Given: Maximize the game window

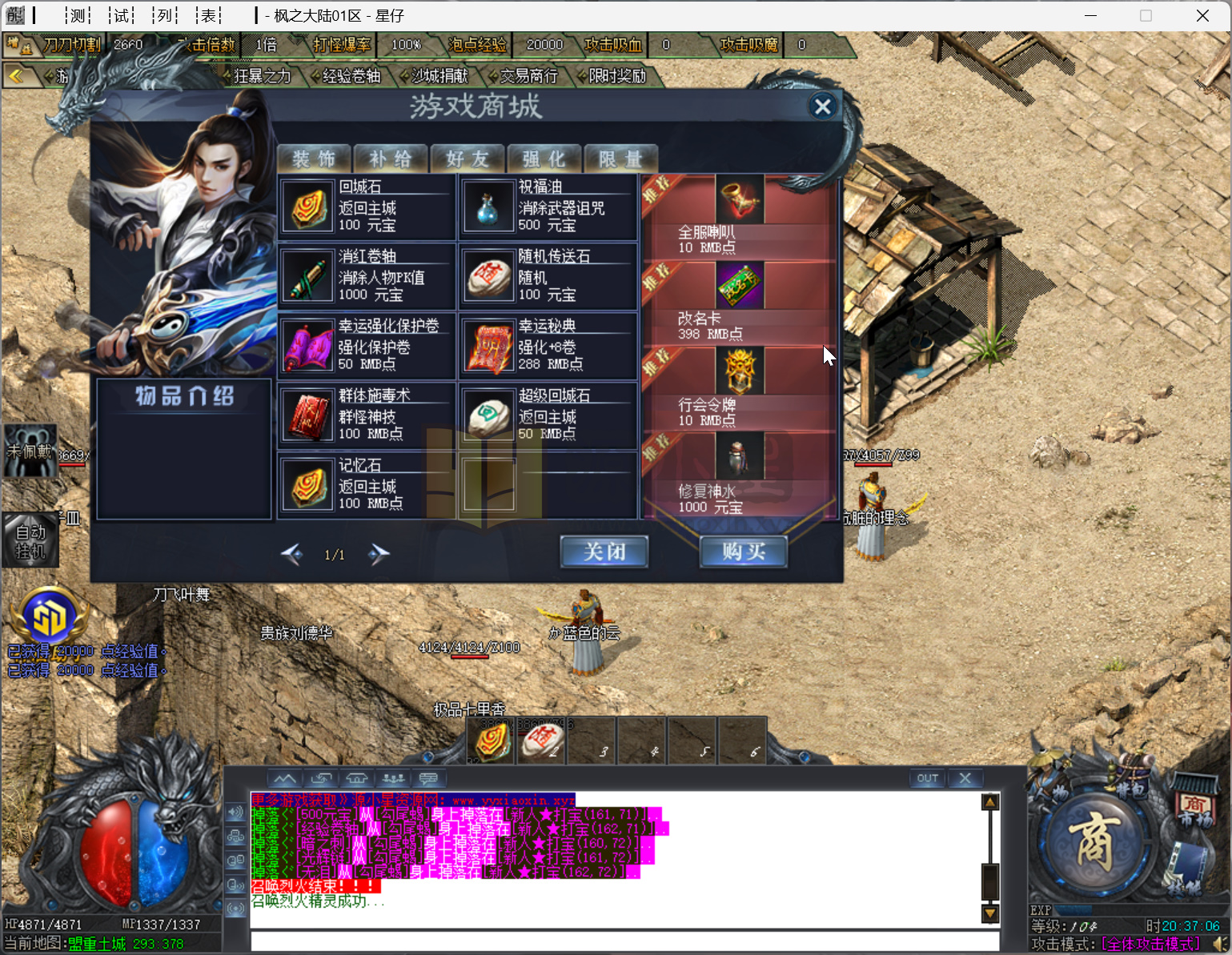Looking at the screenshot, I should [1146, 16].
